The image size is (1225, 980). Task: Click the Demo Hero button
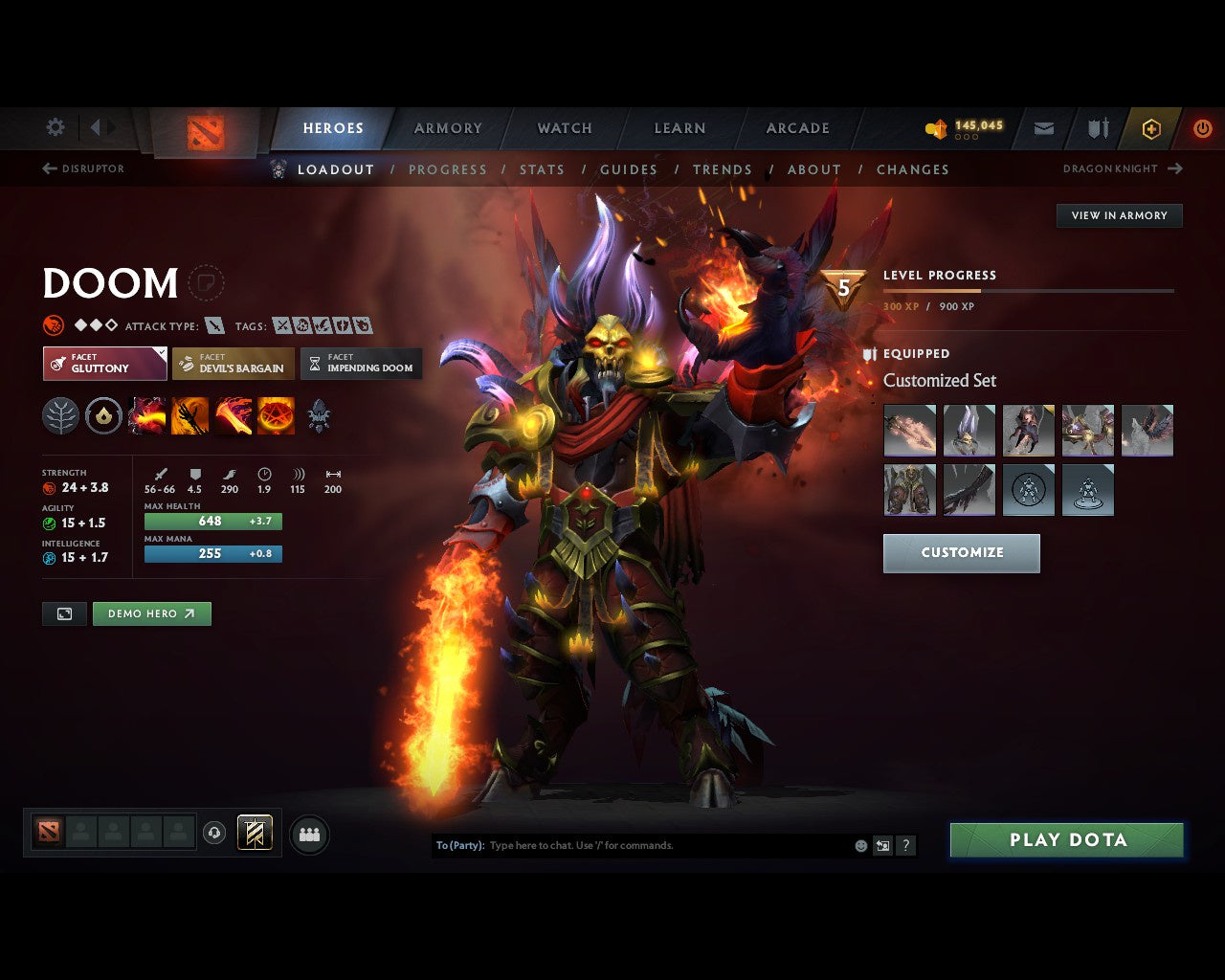(x=151, y=613)
